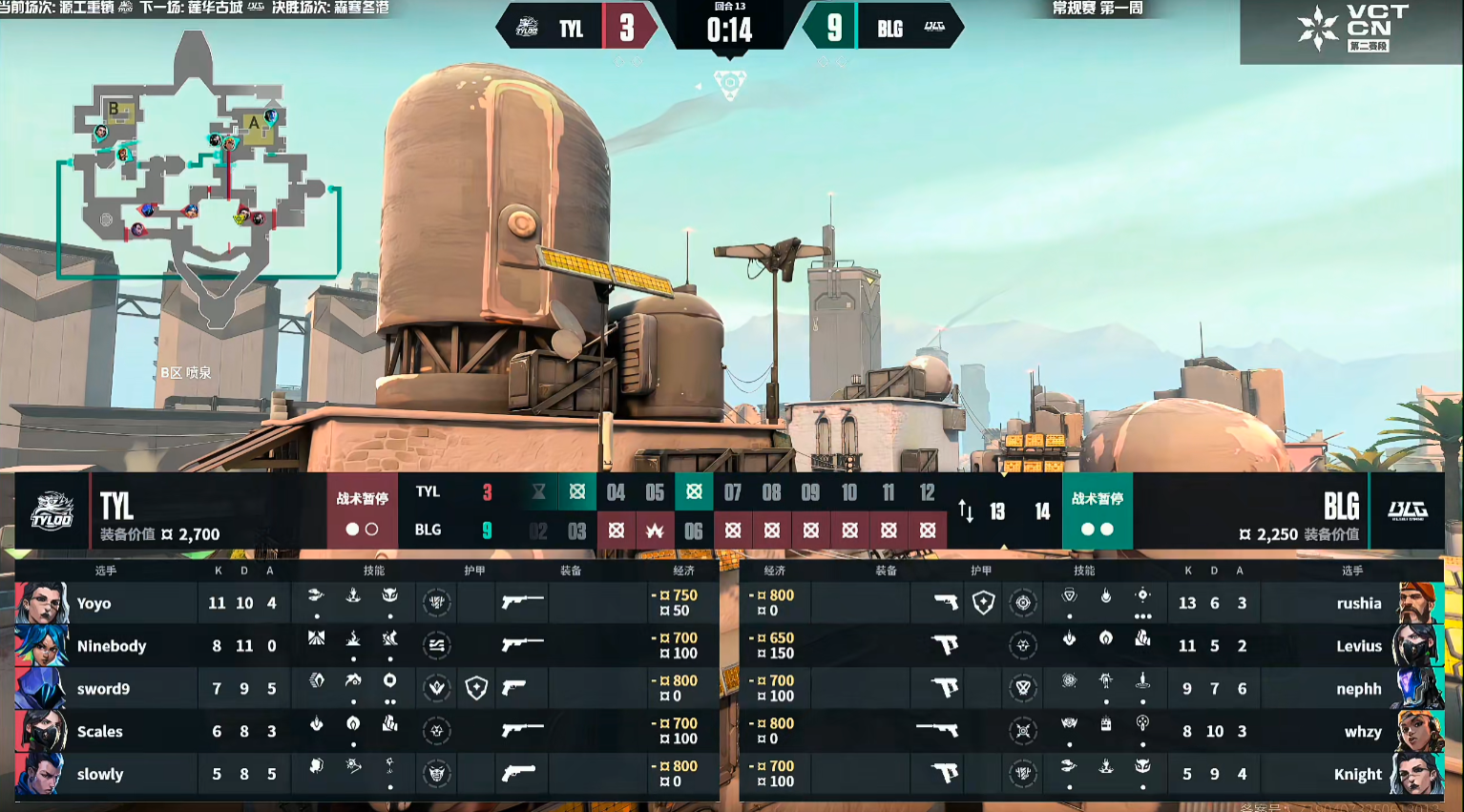Click the side-swap arrows in the round timeline
The image size is (1464, 812).
[x=966, y=511]
